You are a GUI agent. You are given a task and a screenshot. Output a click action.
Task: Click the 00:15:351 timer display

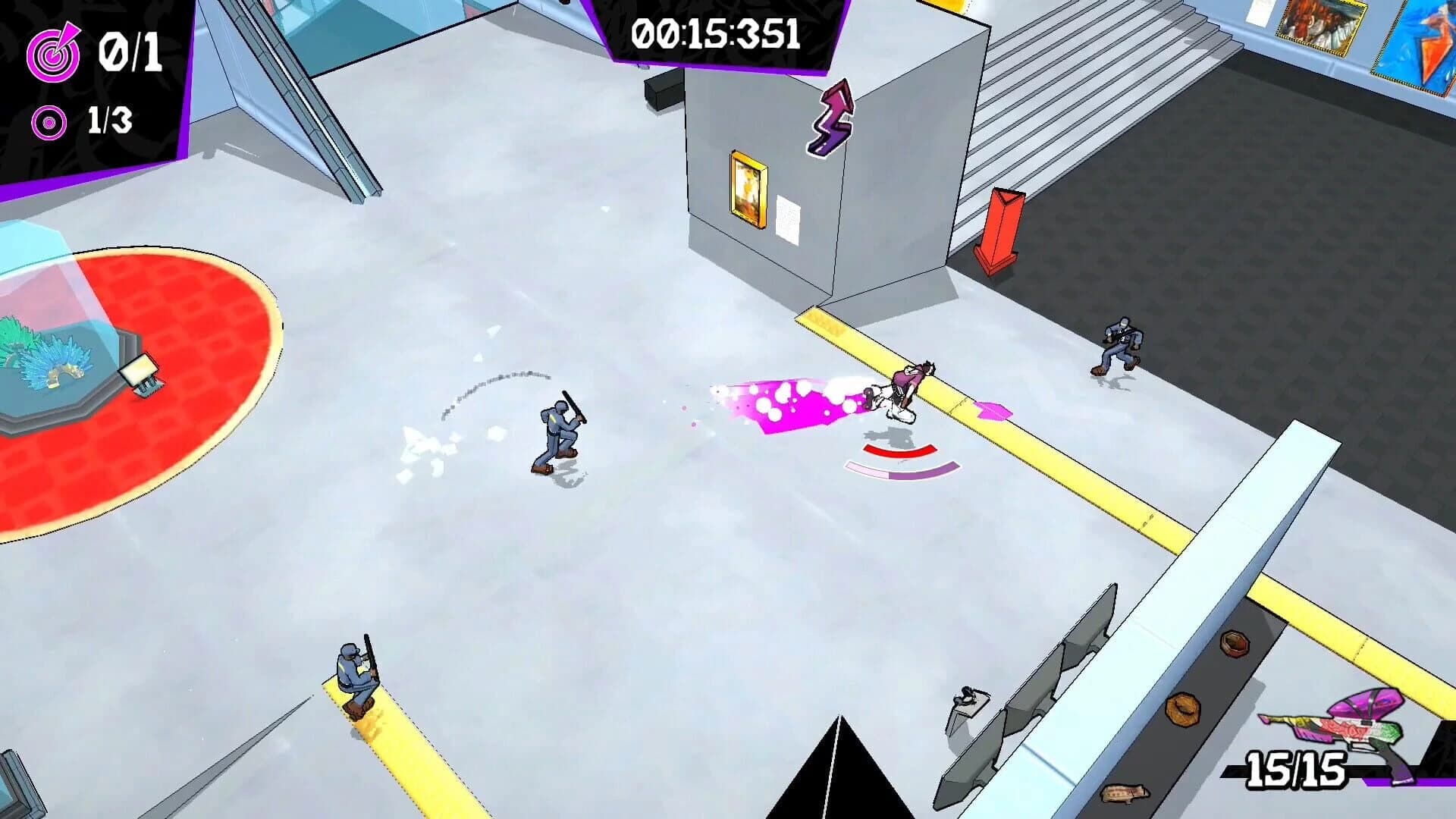tap(715, 34)
